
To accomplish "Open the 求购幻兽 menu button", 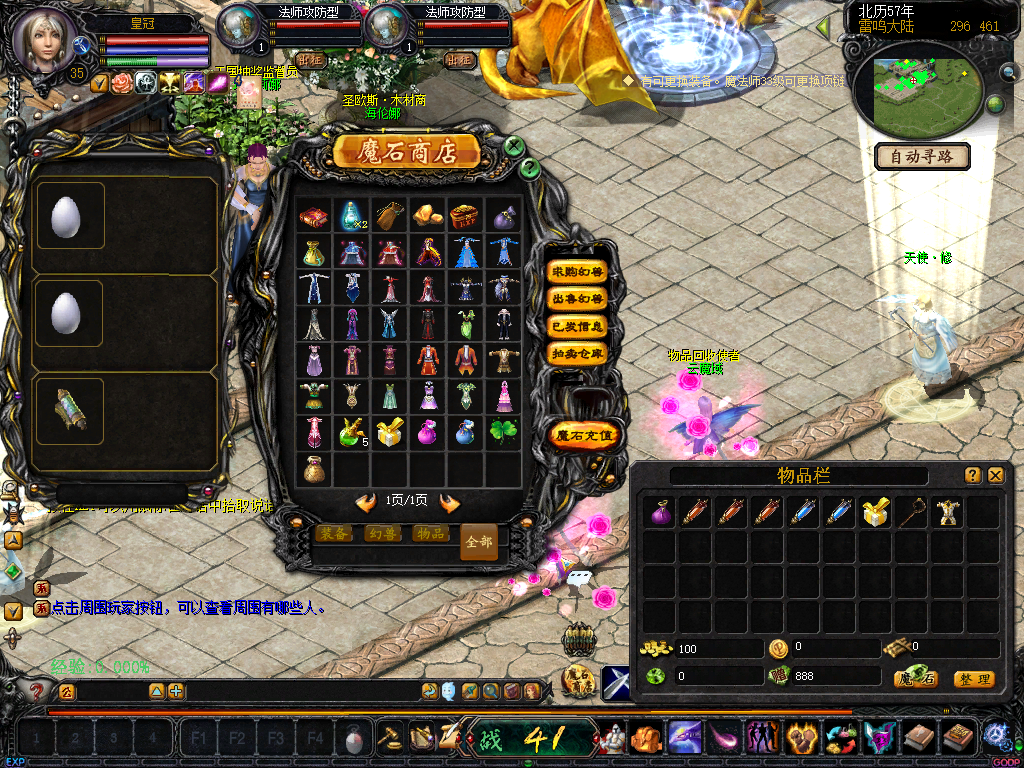I will coord(578,272).
